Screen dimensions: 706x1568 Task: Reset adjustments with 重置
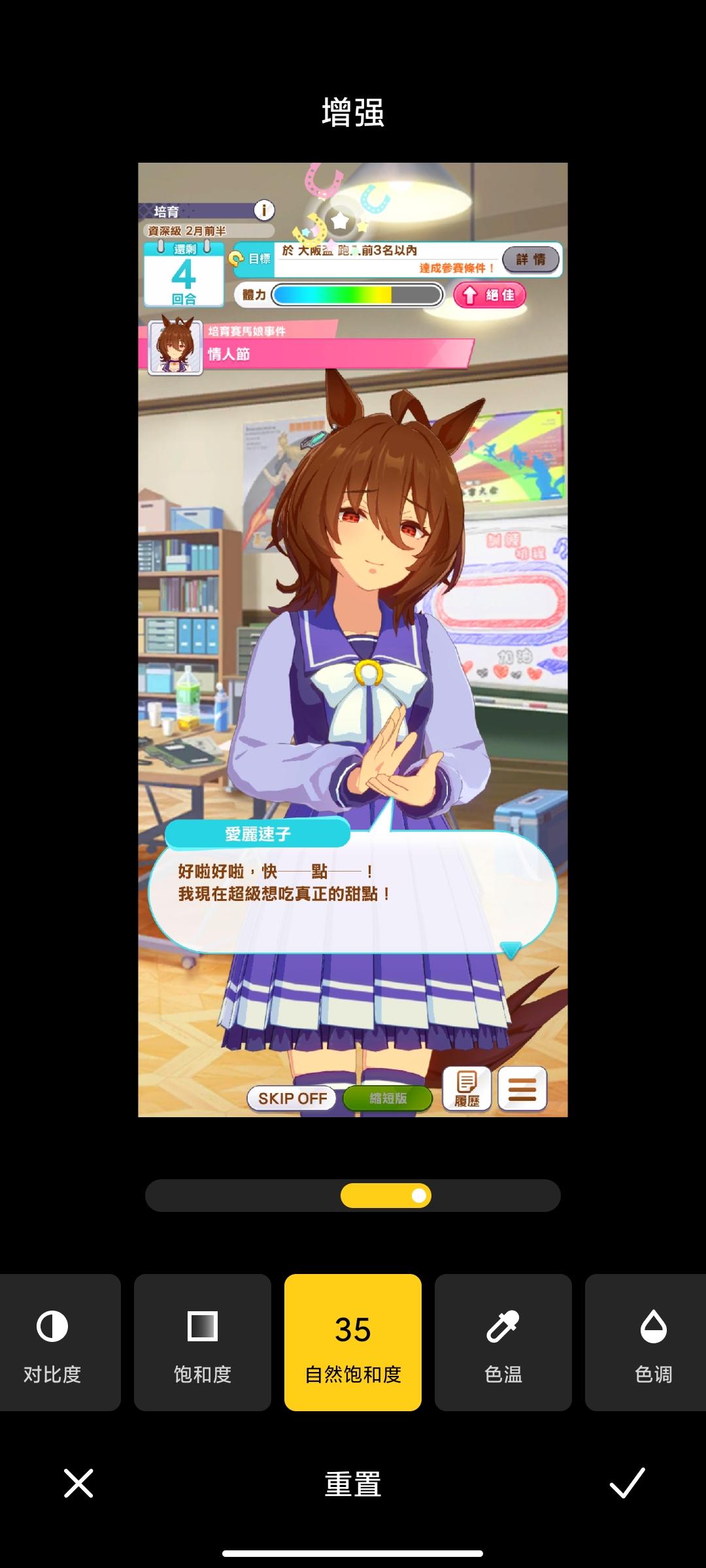click(x=353, y=1484)
